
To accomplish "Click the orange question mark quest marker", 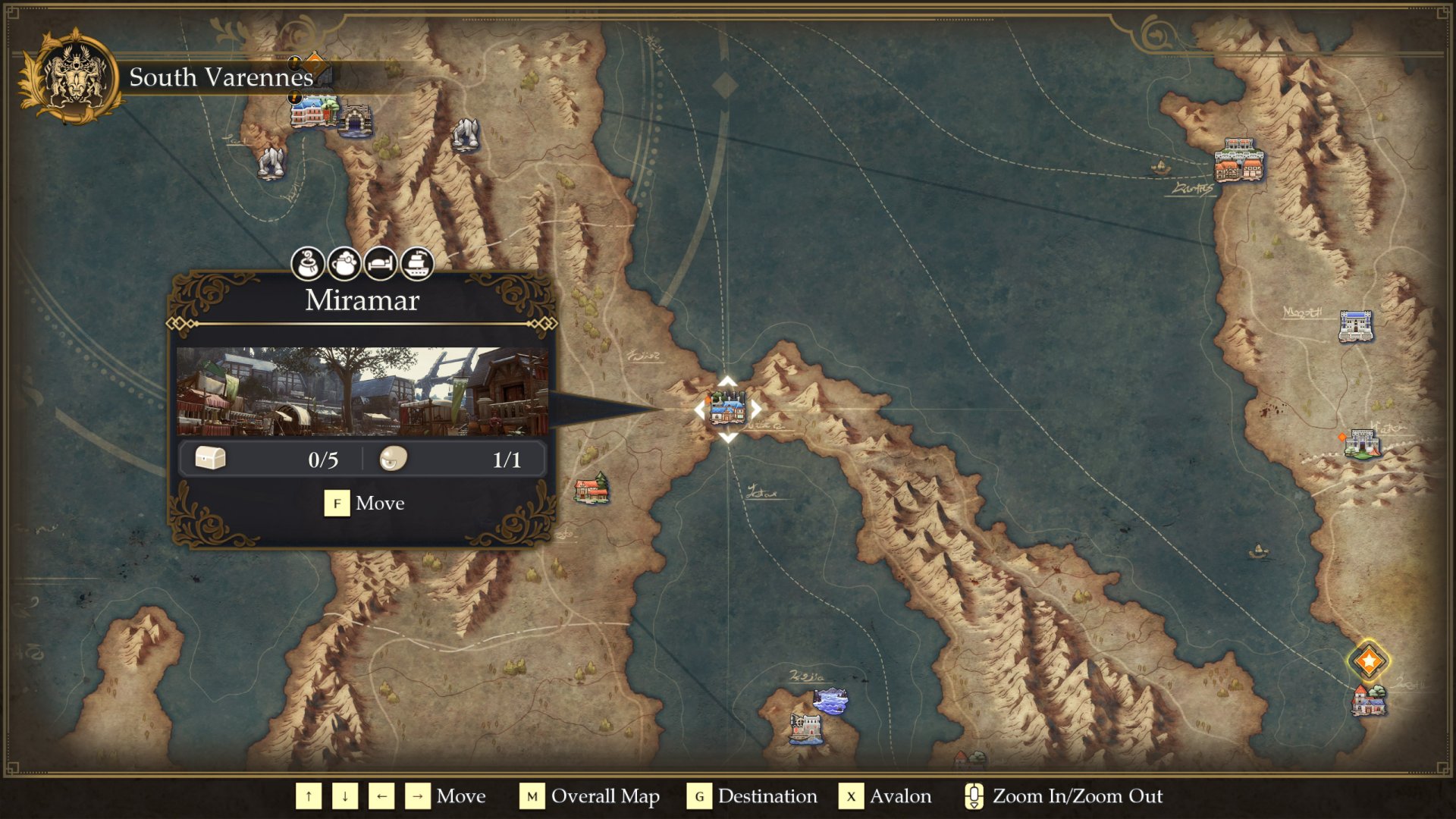I will tap(315, 65).
